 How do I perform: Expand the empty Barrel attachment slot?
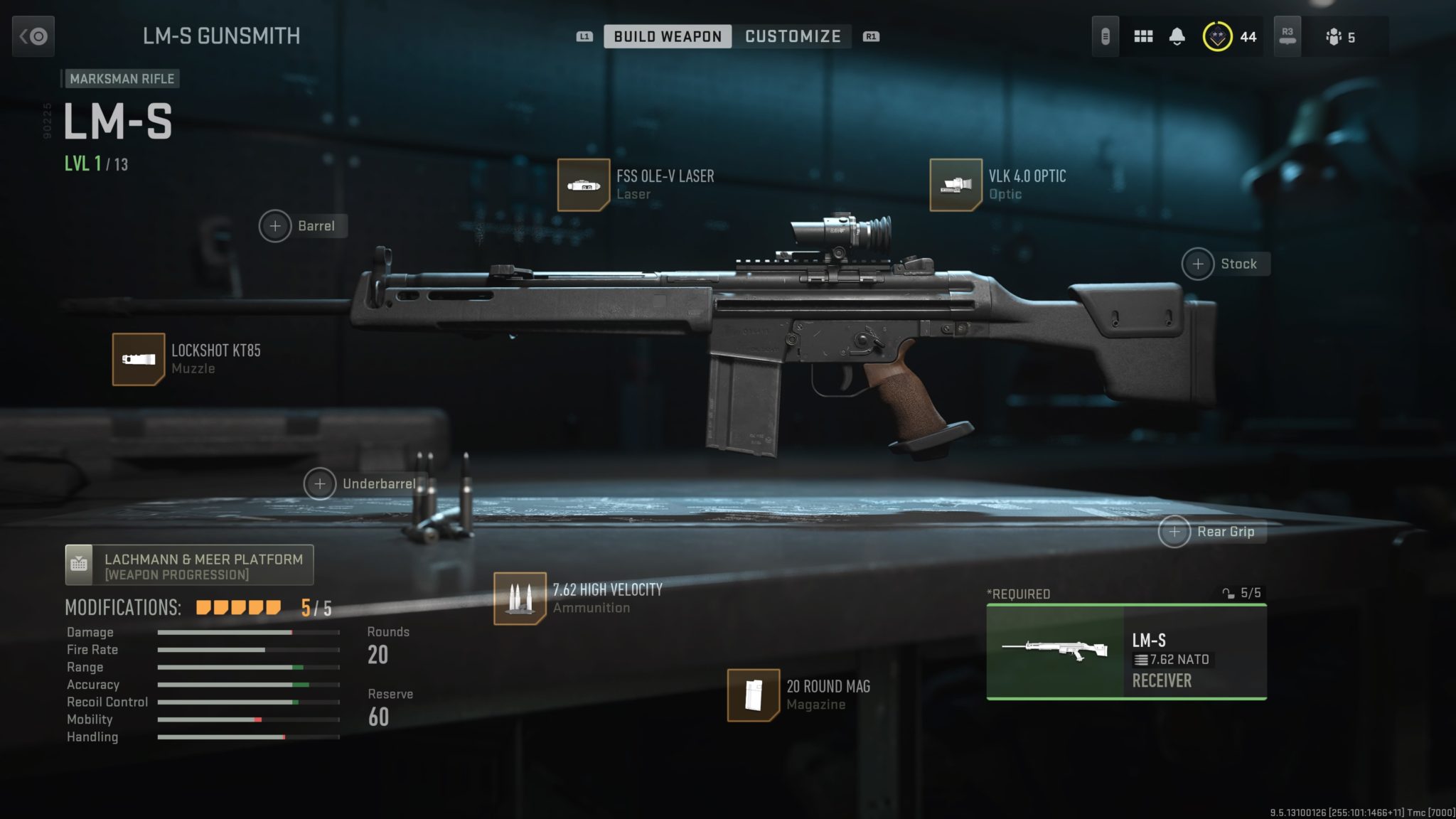click(x=275, y=226)
